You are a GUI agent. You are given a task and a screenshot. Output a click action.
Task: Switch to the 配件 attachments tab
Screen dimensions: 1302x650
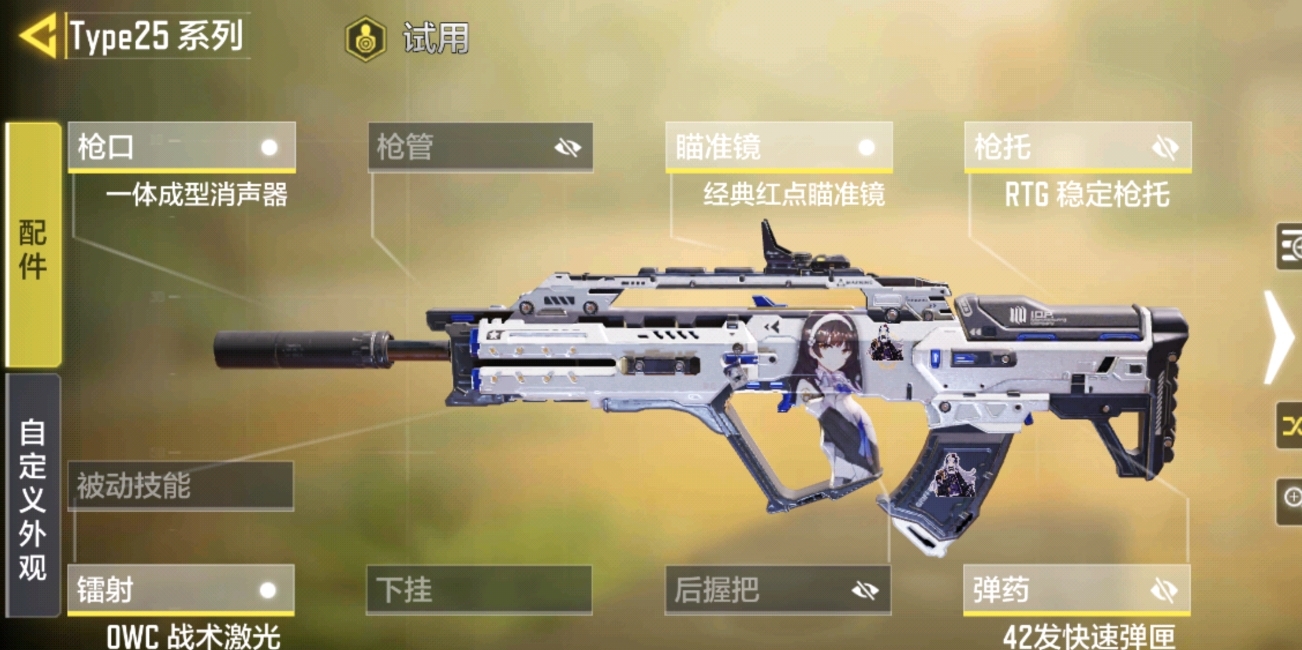pos(33,246)
